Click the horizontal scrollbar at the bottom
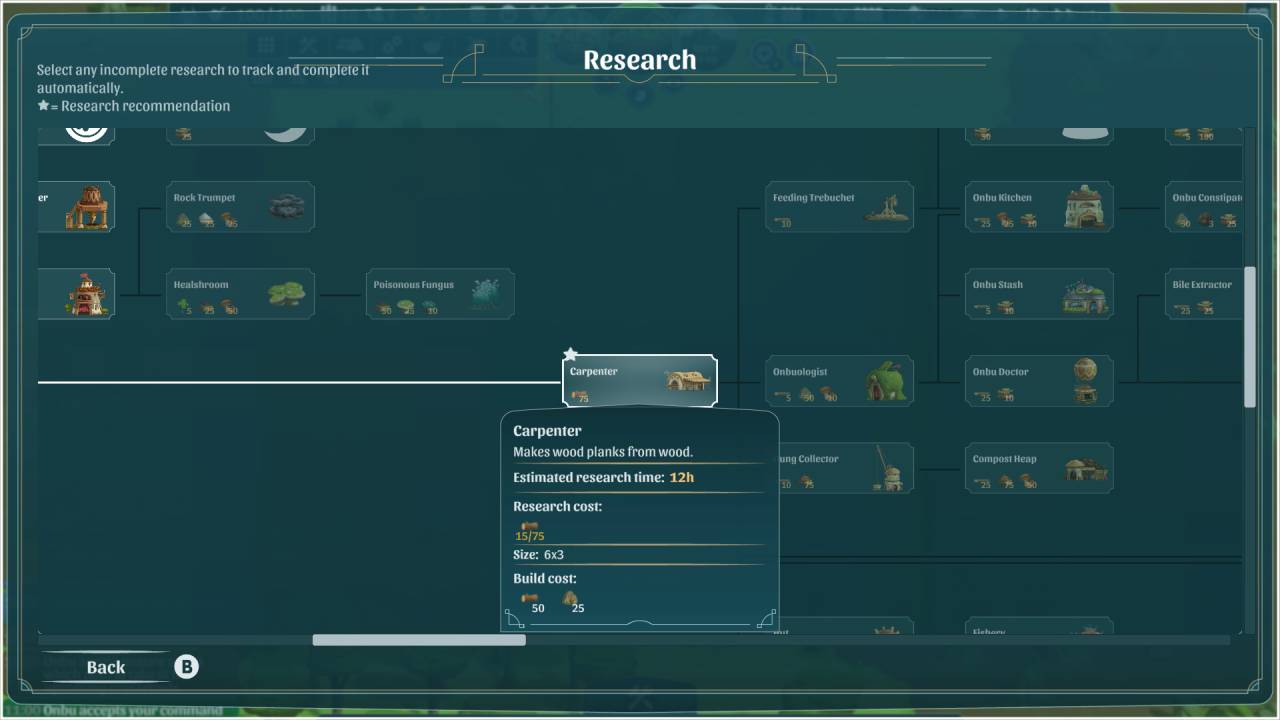 pos(418,640)
